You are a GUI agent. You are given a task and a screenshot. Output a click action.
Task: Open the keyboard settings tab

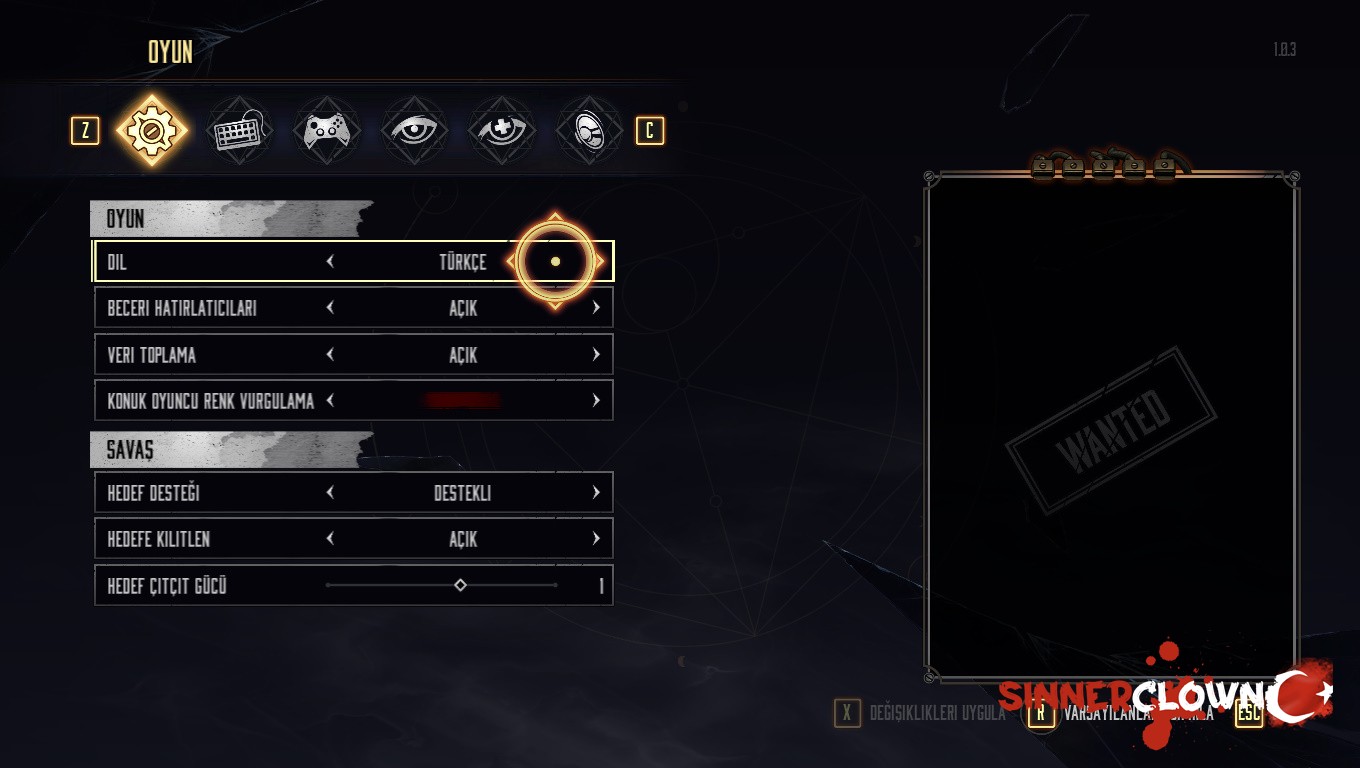pos(240,131)
